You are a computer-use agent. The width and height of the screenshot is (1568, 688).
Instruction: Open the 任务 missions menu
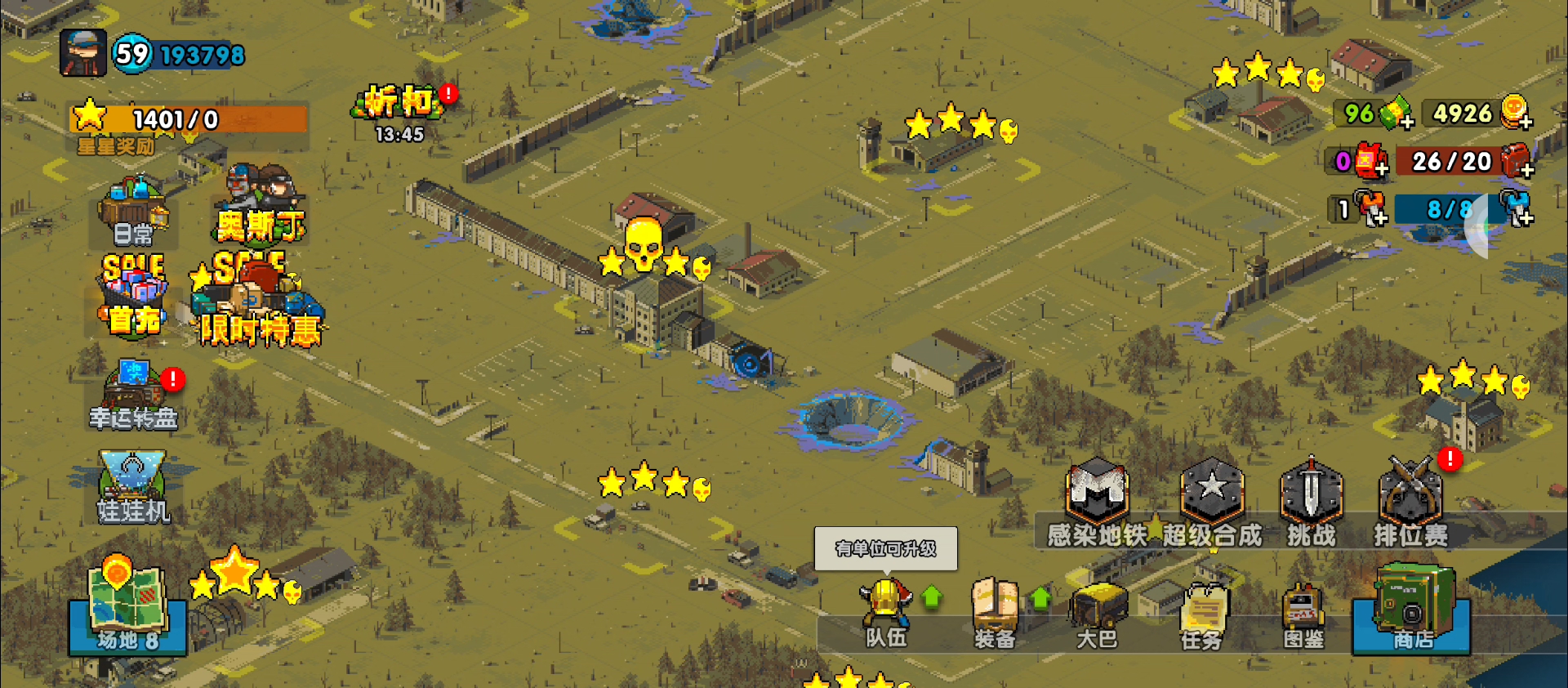pos(1201,614)
